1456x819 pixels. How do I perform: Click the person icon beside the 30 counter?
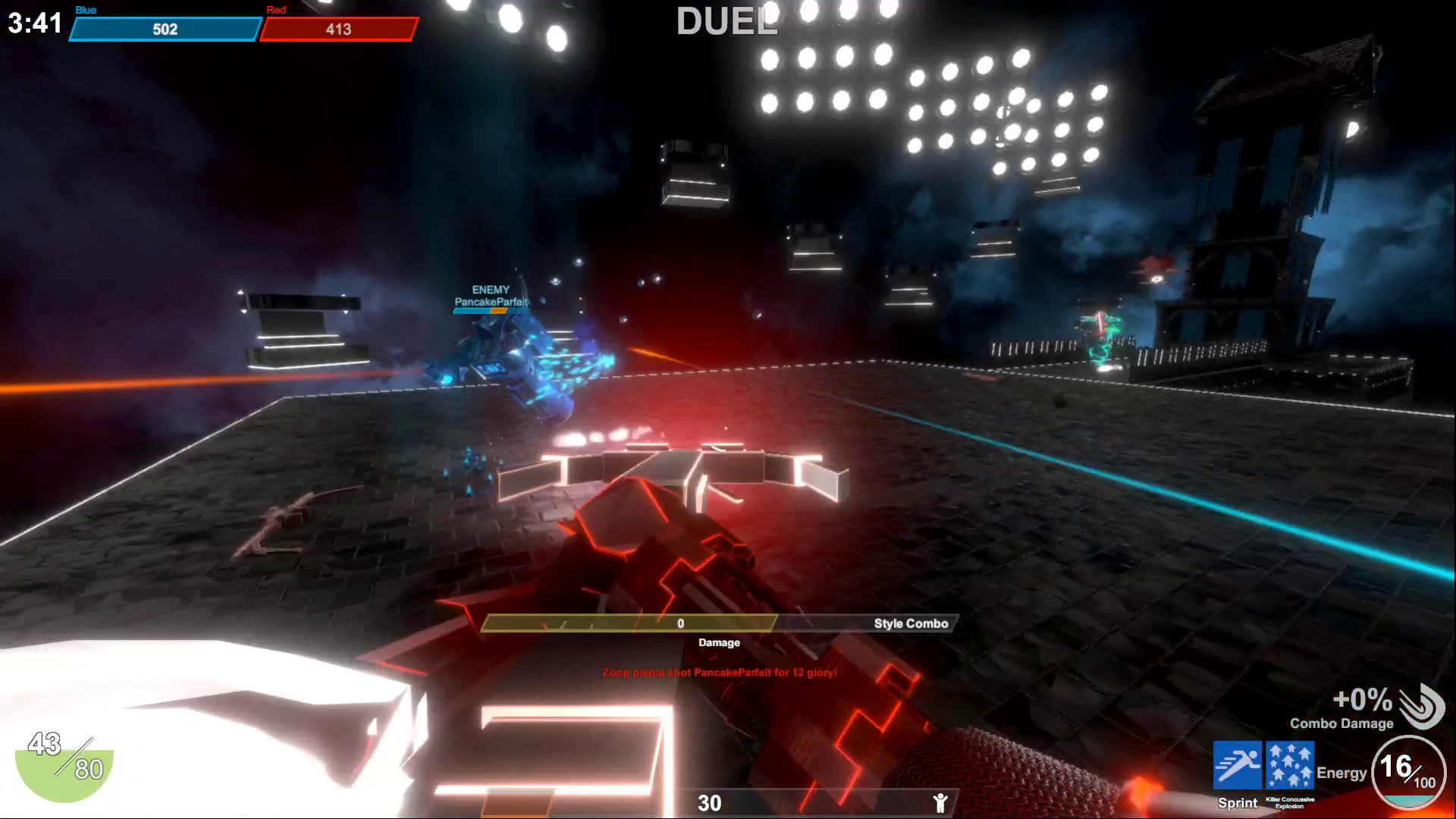click(942, 802)
